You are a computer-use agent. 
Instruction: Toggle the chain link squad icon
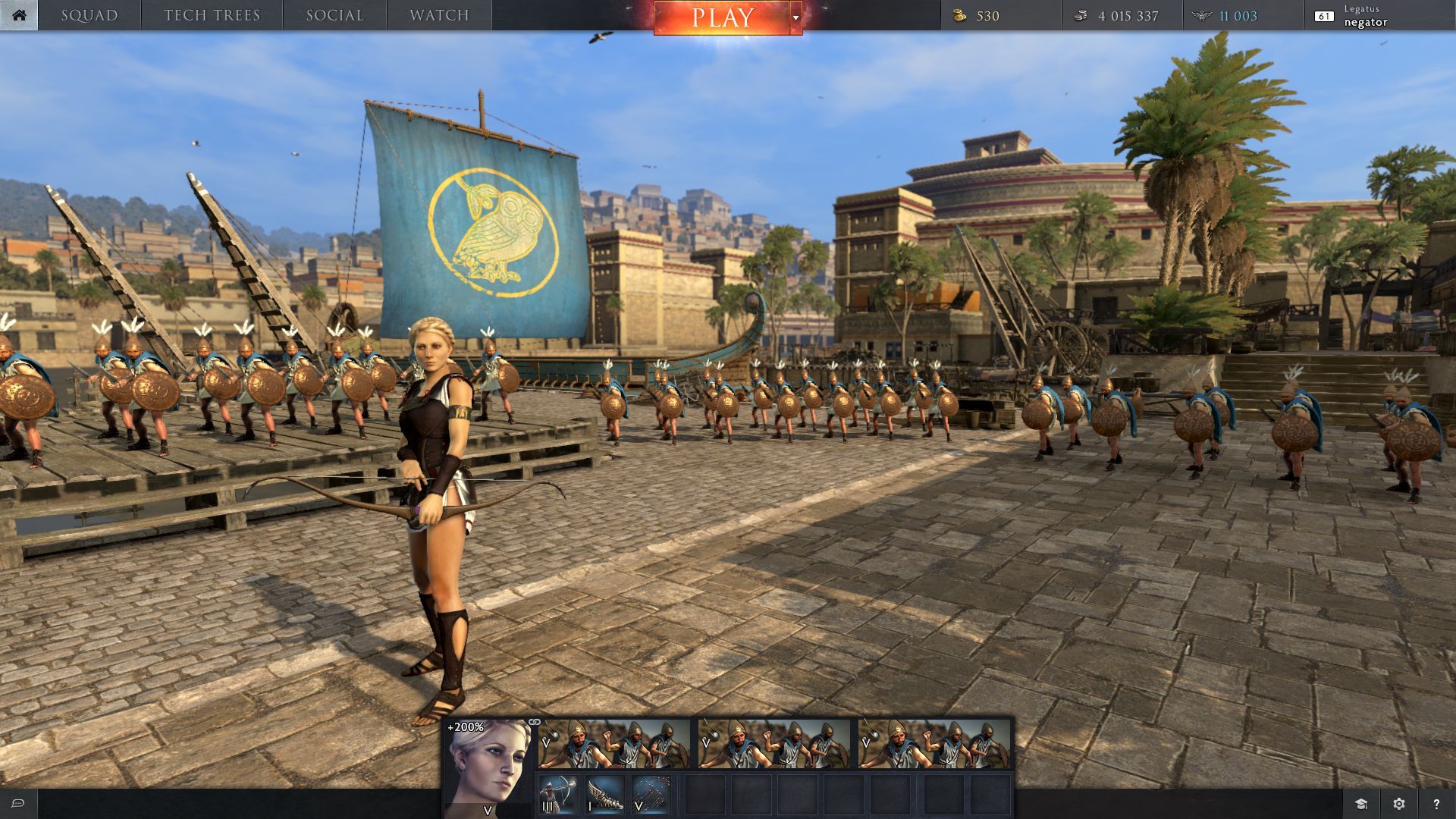[535, 722]
